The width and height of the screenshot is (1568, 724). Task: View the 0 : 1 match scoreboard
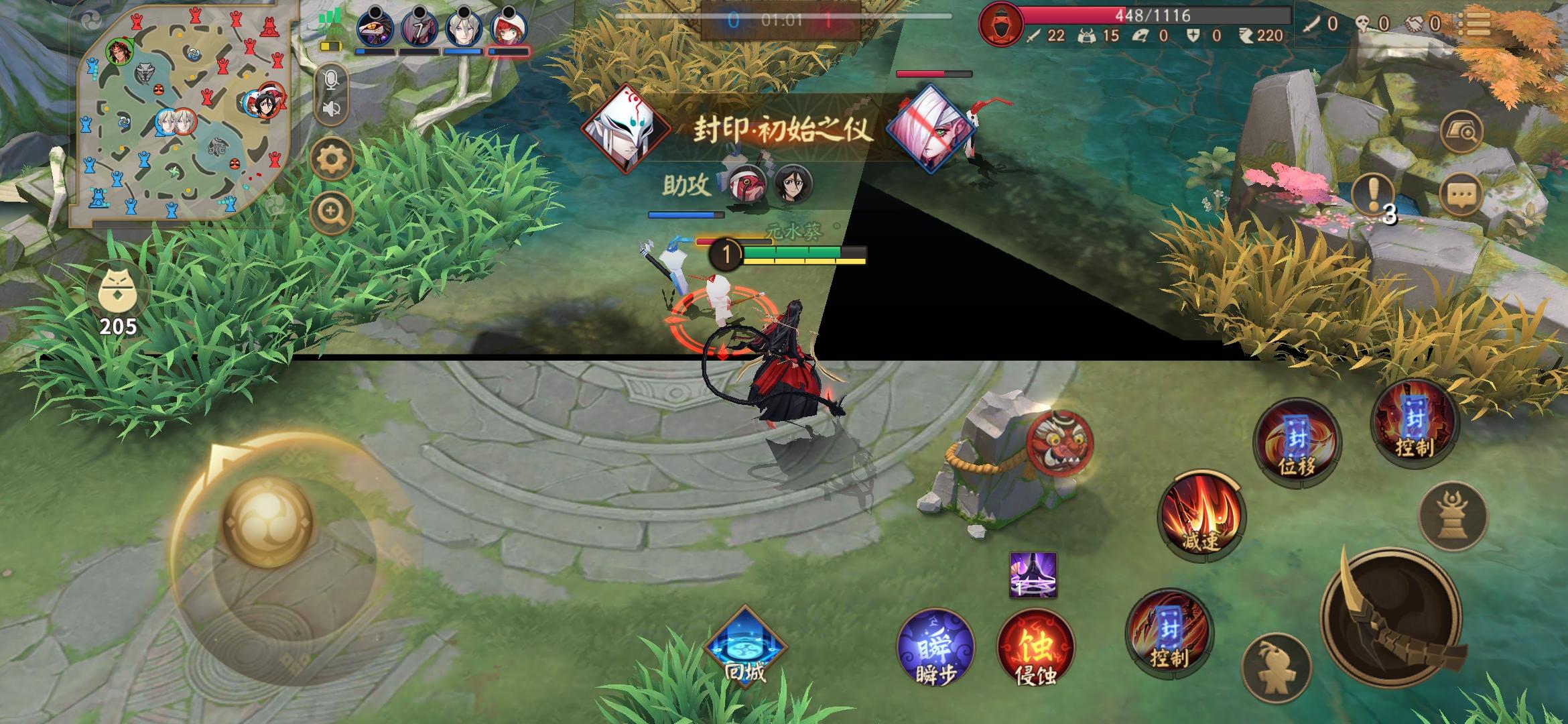click(x=781, y=20)
